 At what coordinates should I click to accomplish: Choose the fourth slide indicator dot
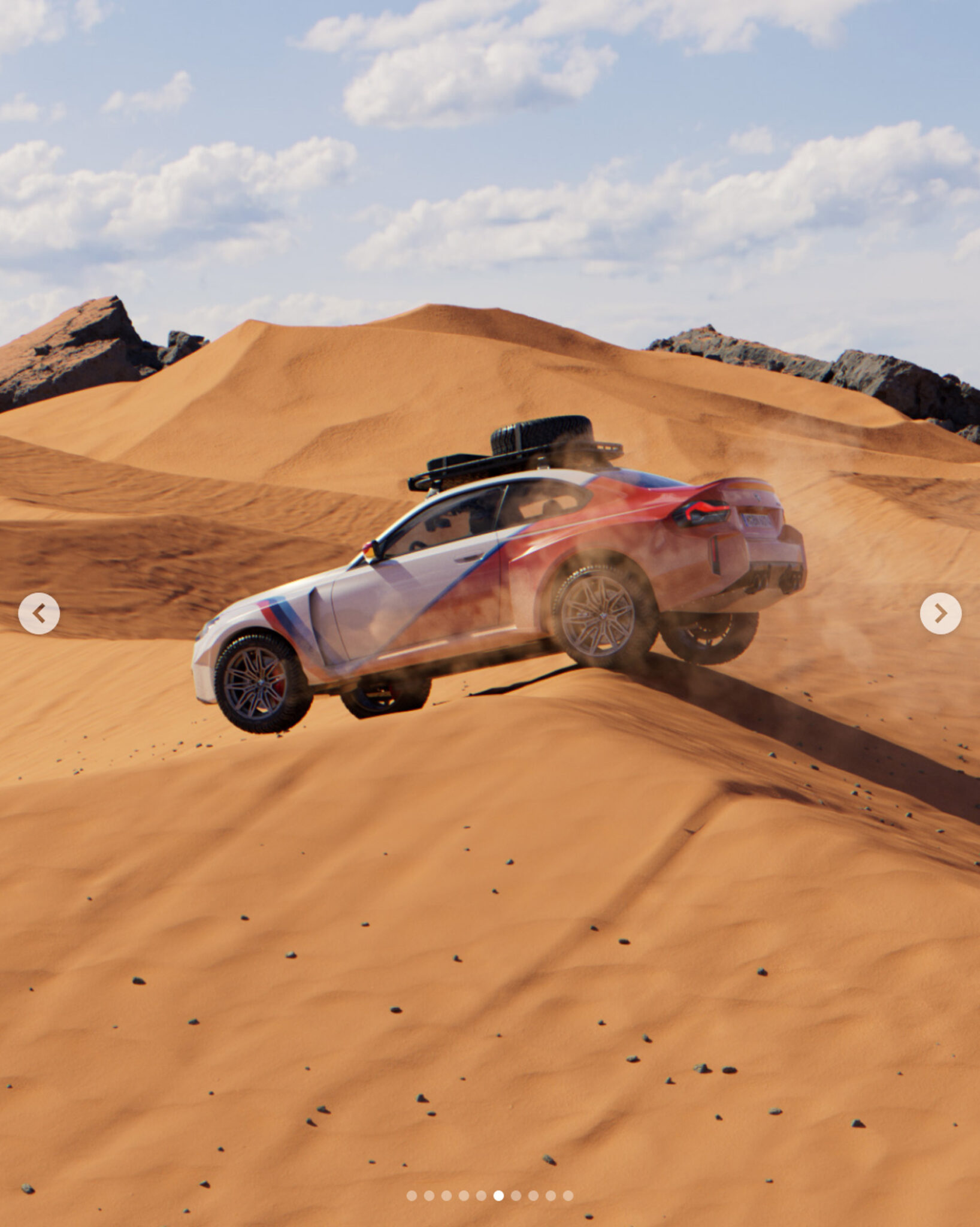pos(464,1195)
